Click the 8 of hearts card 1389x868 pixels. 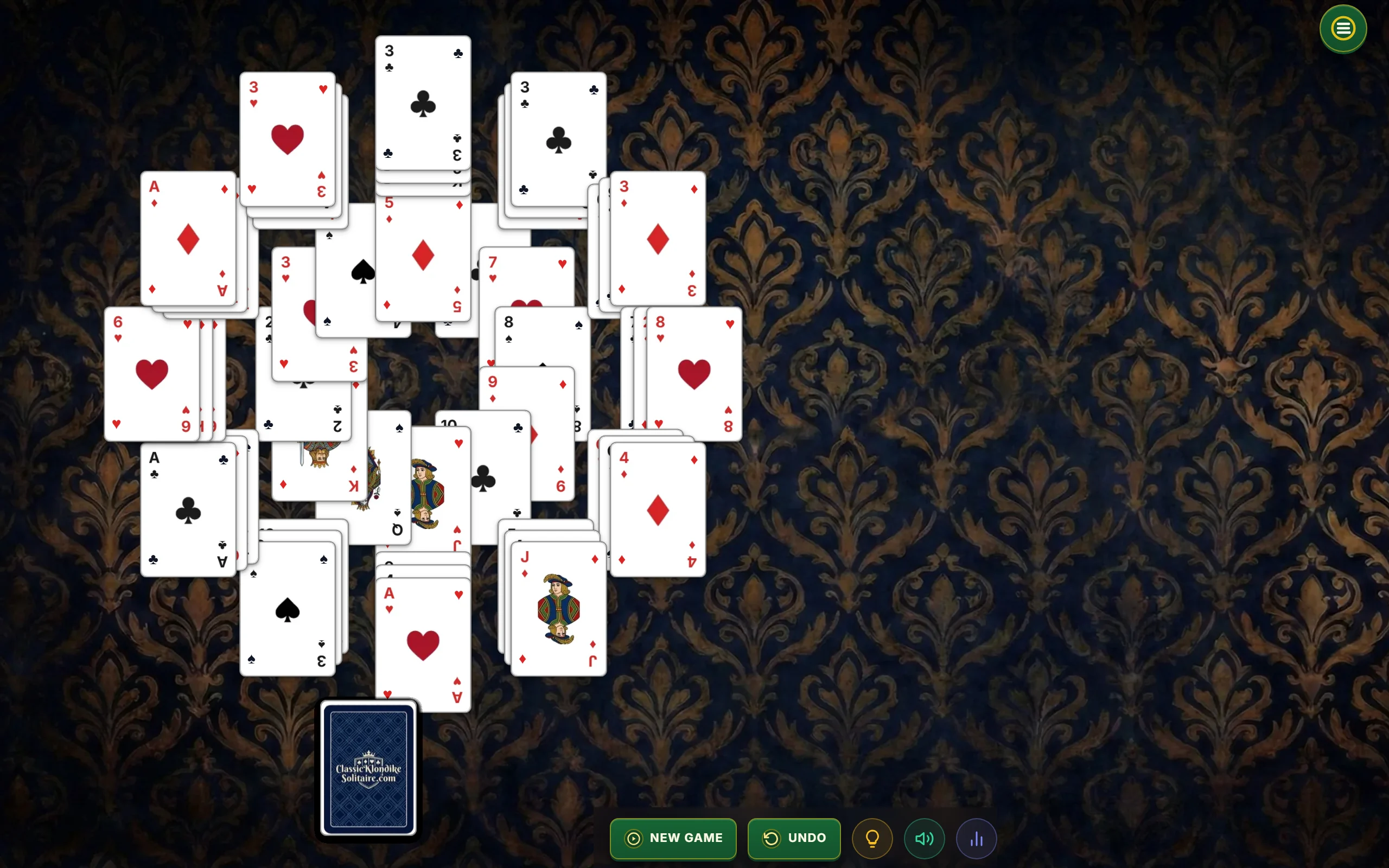(x=694, y=373)
